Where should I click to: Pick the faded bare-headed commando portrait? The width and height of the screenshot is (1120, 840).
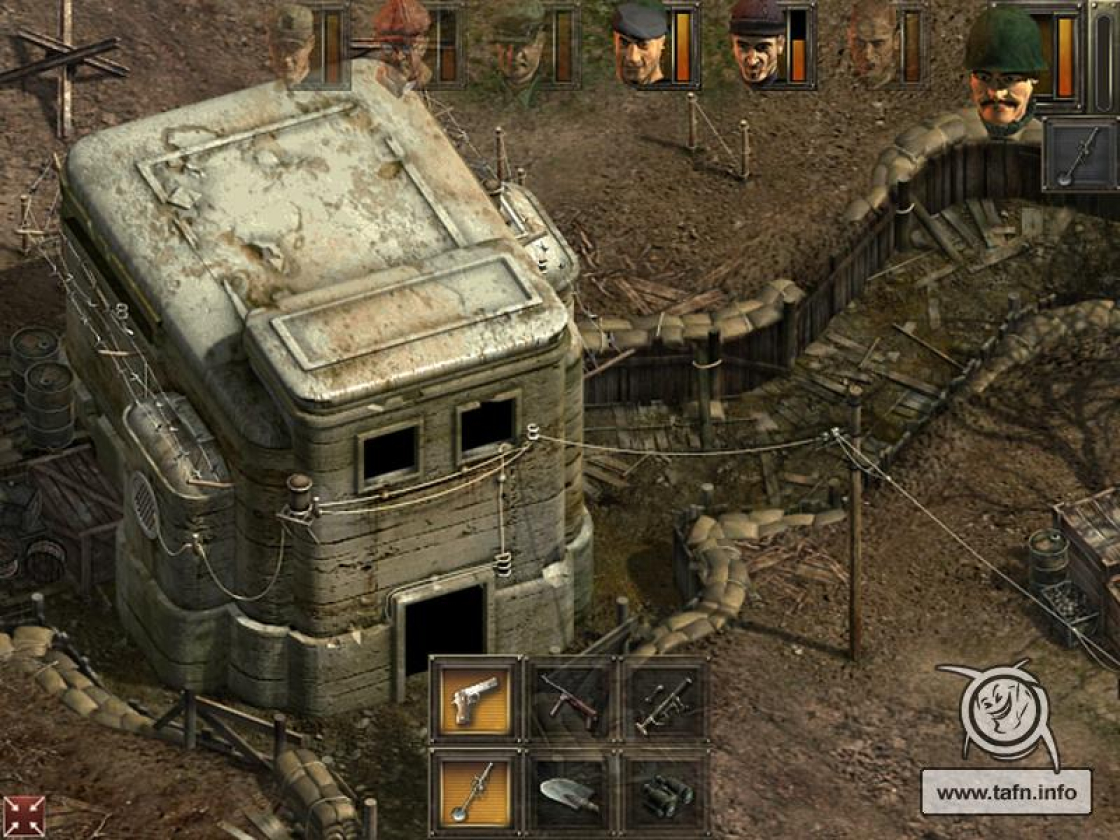(x=873, y=45)
